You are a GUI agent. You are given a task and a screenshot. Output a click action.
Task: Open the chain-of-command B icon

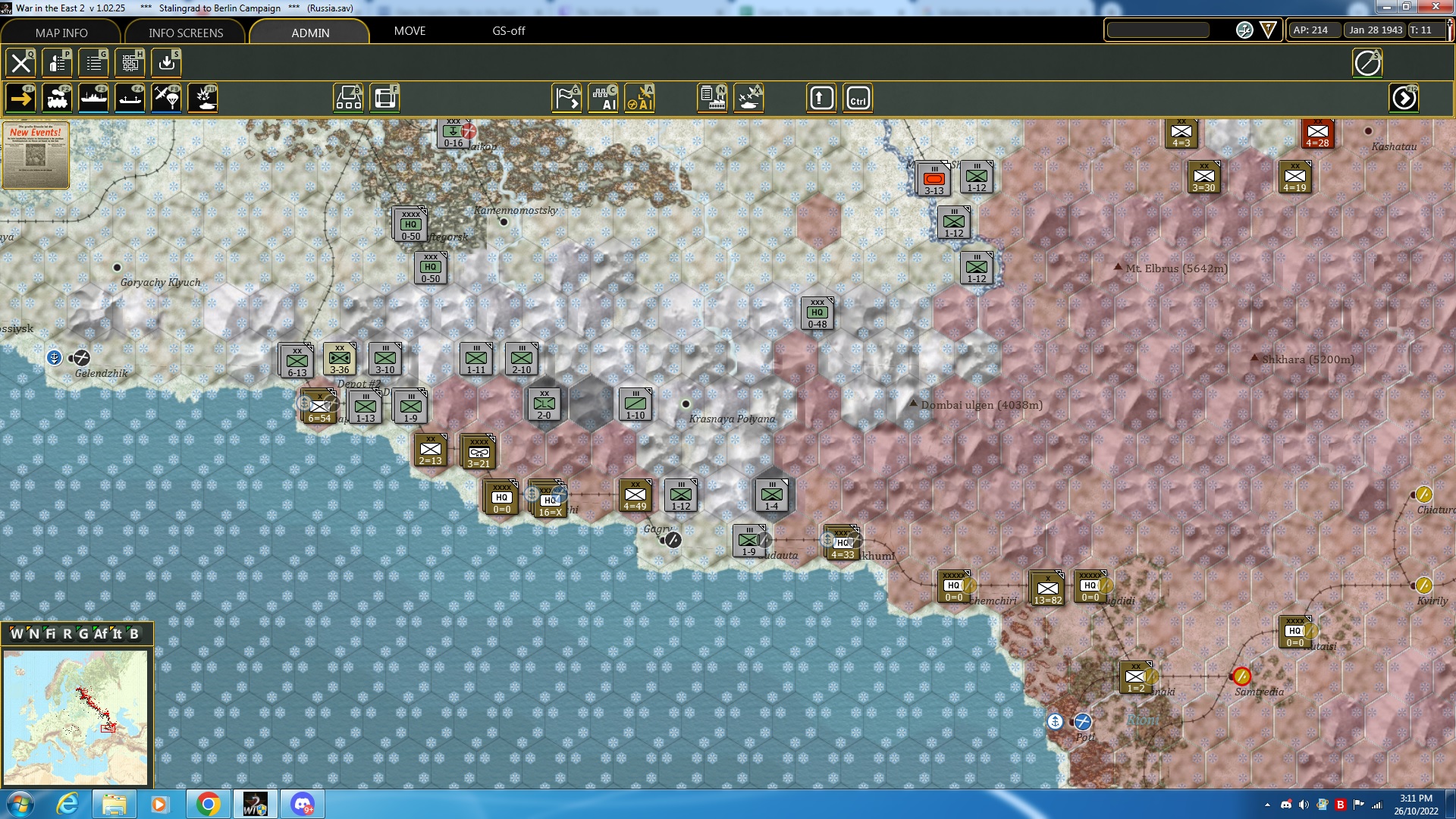[x=348, y=98]
